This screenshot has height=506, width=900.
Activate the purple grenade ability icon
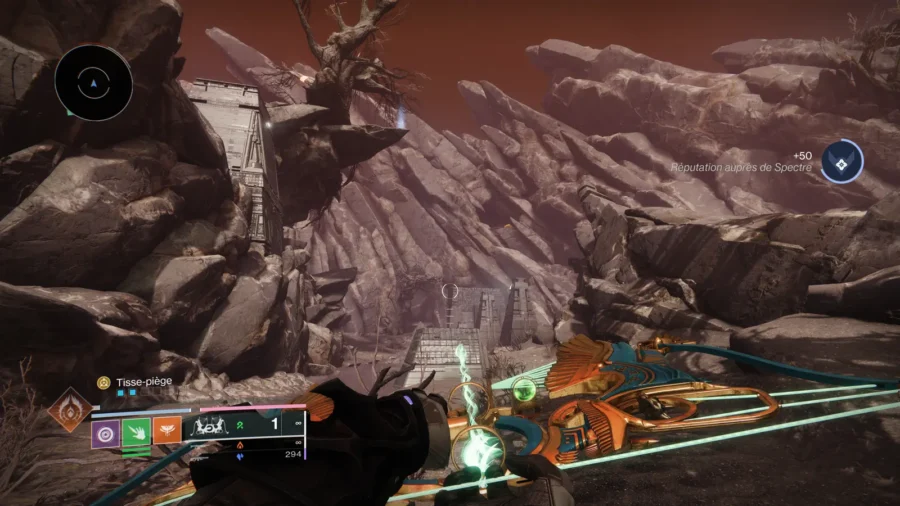coord(106,433)
